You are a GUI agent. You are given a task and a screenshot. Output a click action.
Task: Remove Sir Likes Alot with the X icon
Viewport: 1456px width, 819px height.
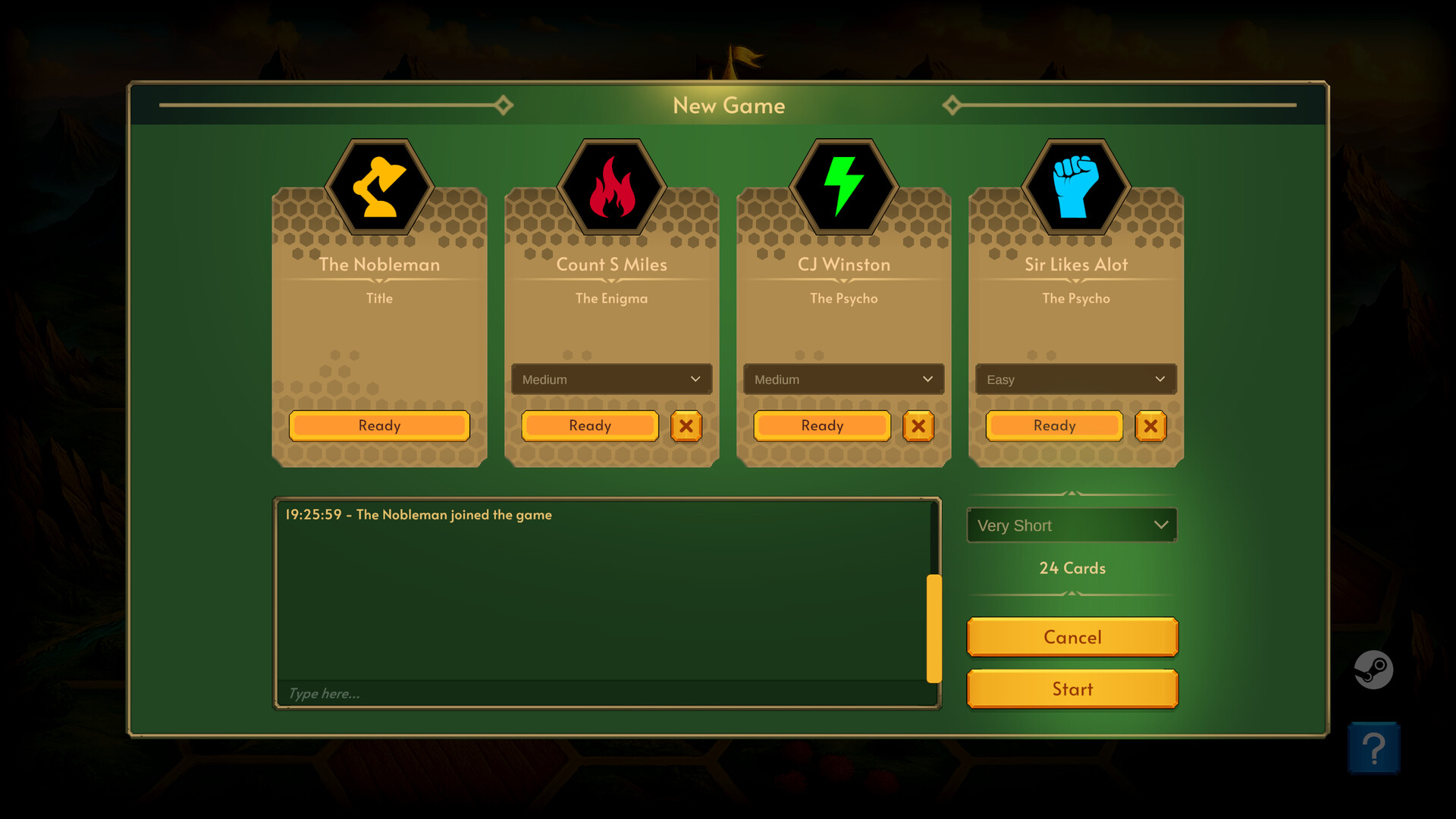point(1150,426)
